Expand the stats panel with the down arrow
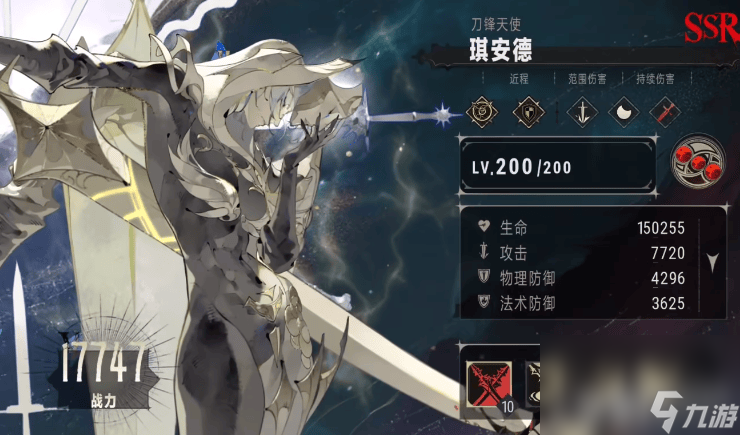740x435 pixels. pyautogui.click(x=713, y=262)
